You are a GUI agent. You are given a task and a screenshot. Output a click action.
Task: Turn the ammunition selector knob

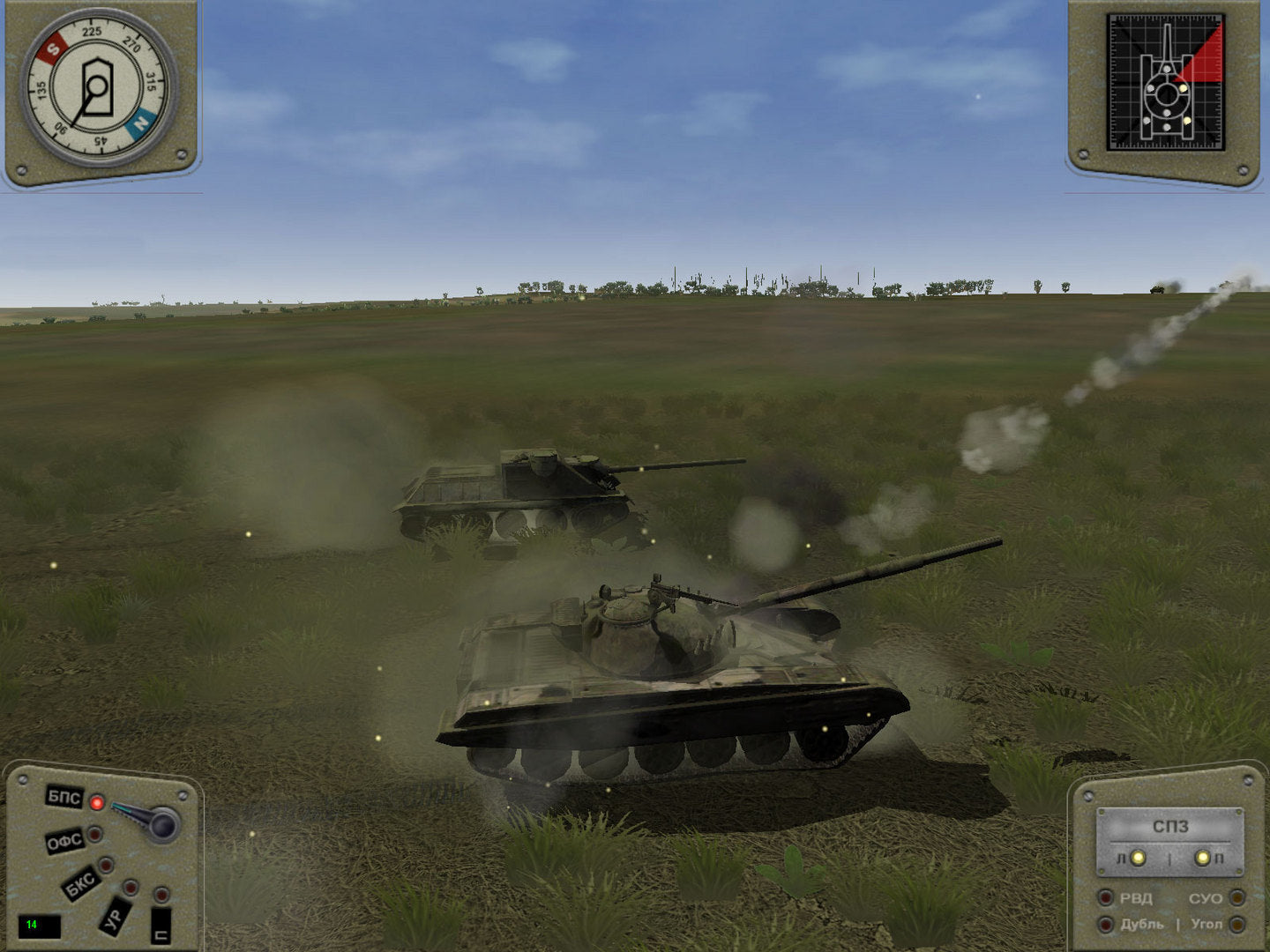(x=161, y=824)
